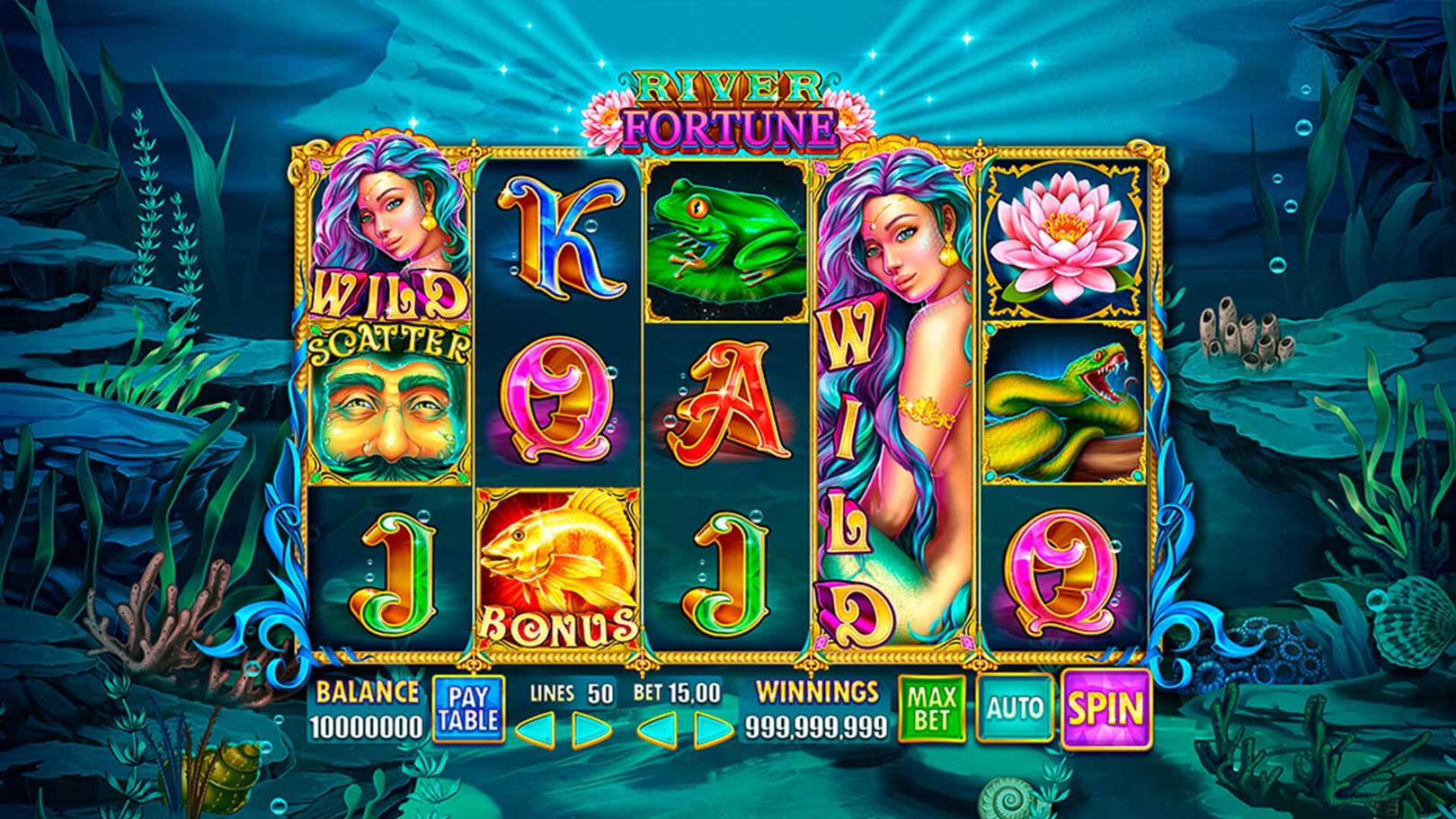
Task: Hit the purple Spin button
Action: (1105, 709)
